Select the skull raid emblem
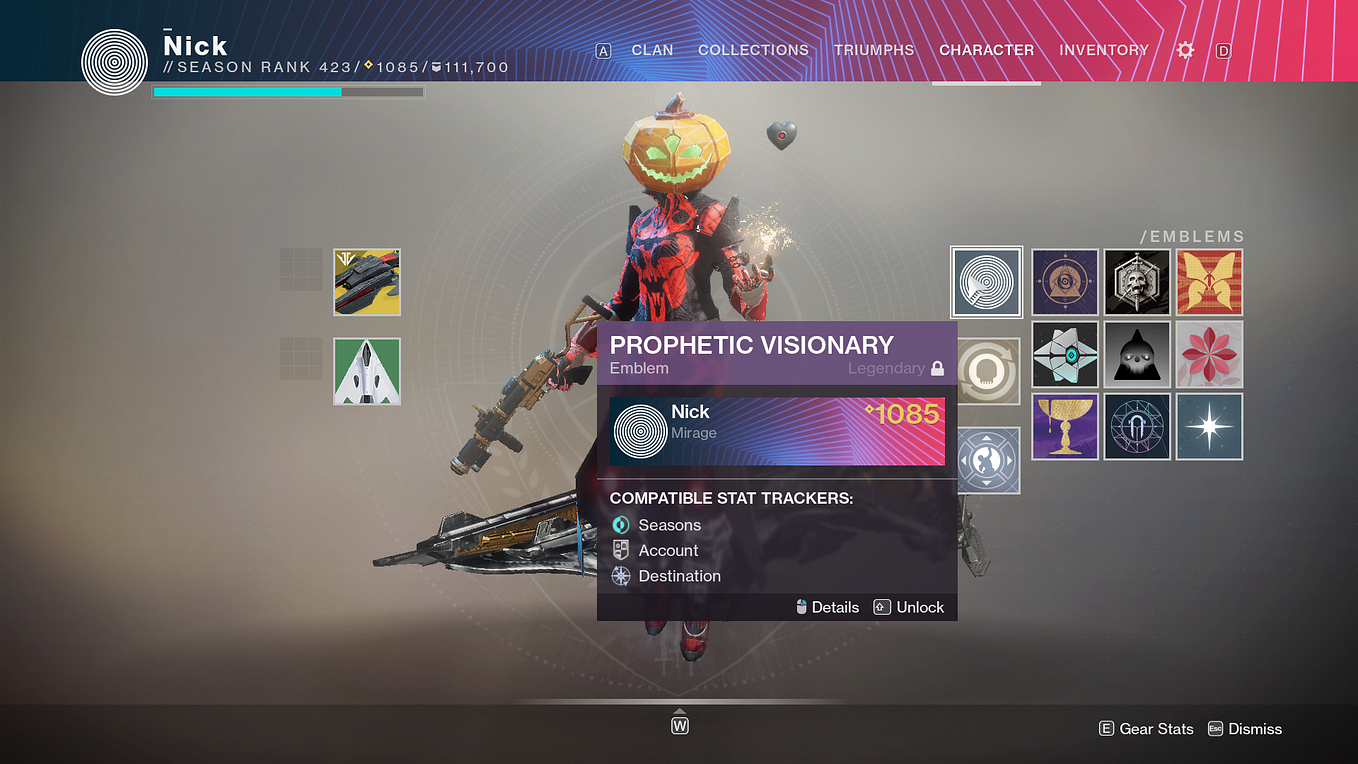The height and width of the screenshot is (764, 1358). (1137, 282)
